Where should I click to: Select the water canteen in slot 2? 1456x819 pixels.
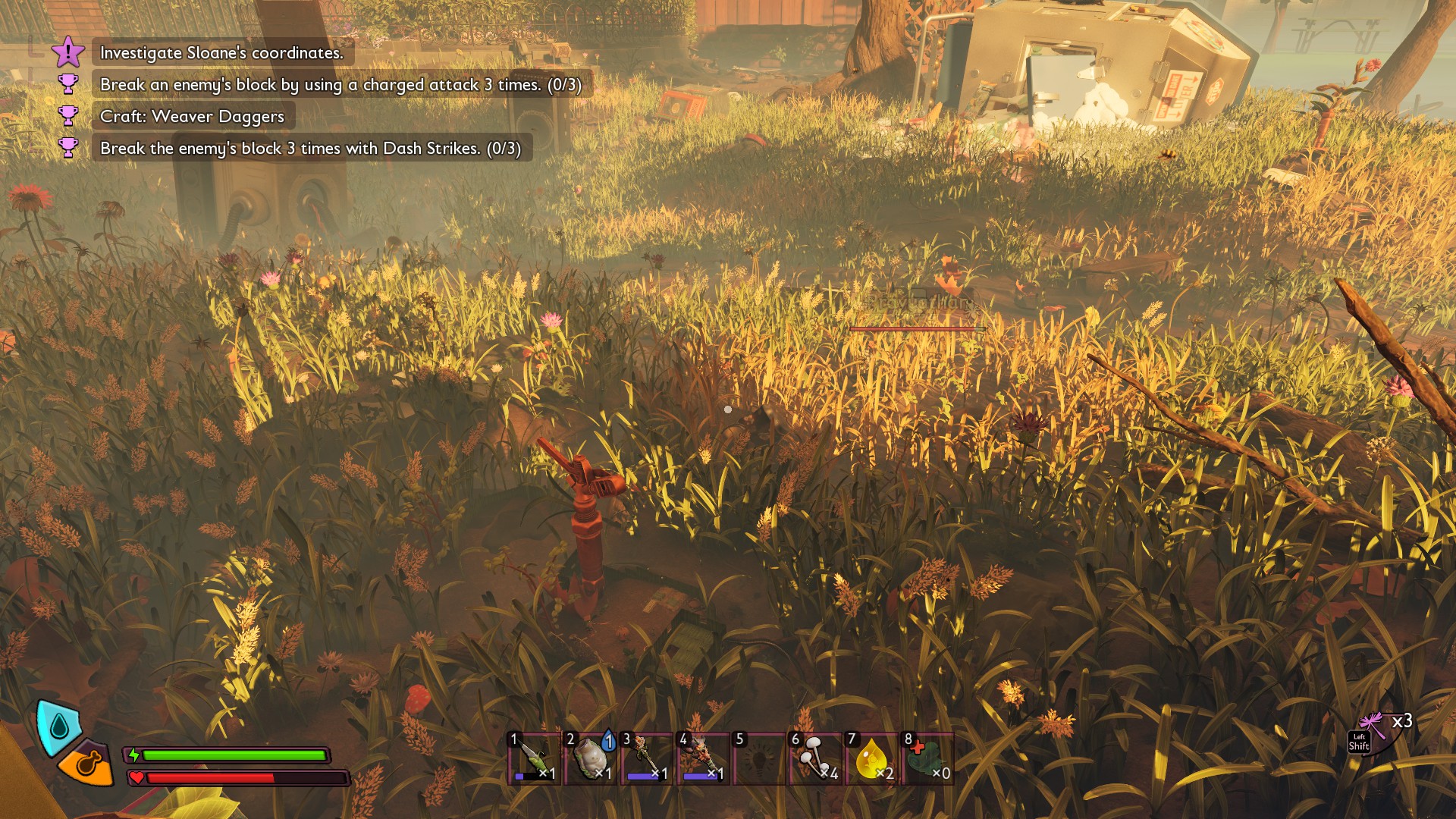tap(590, 758)
